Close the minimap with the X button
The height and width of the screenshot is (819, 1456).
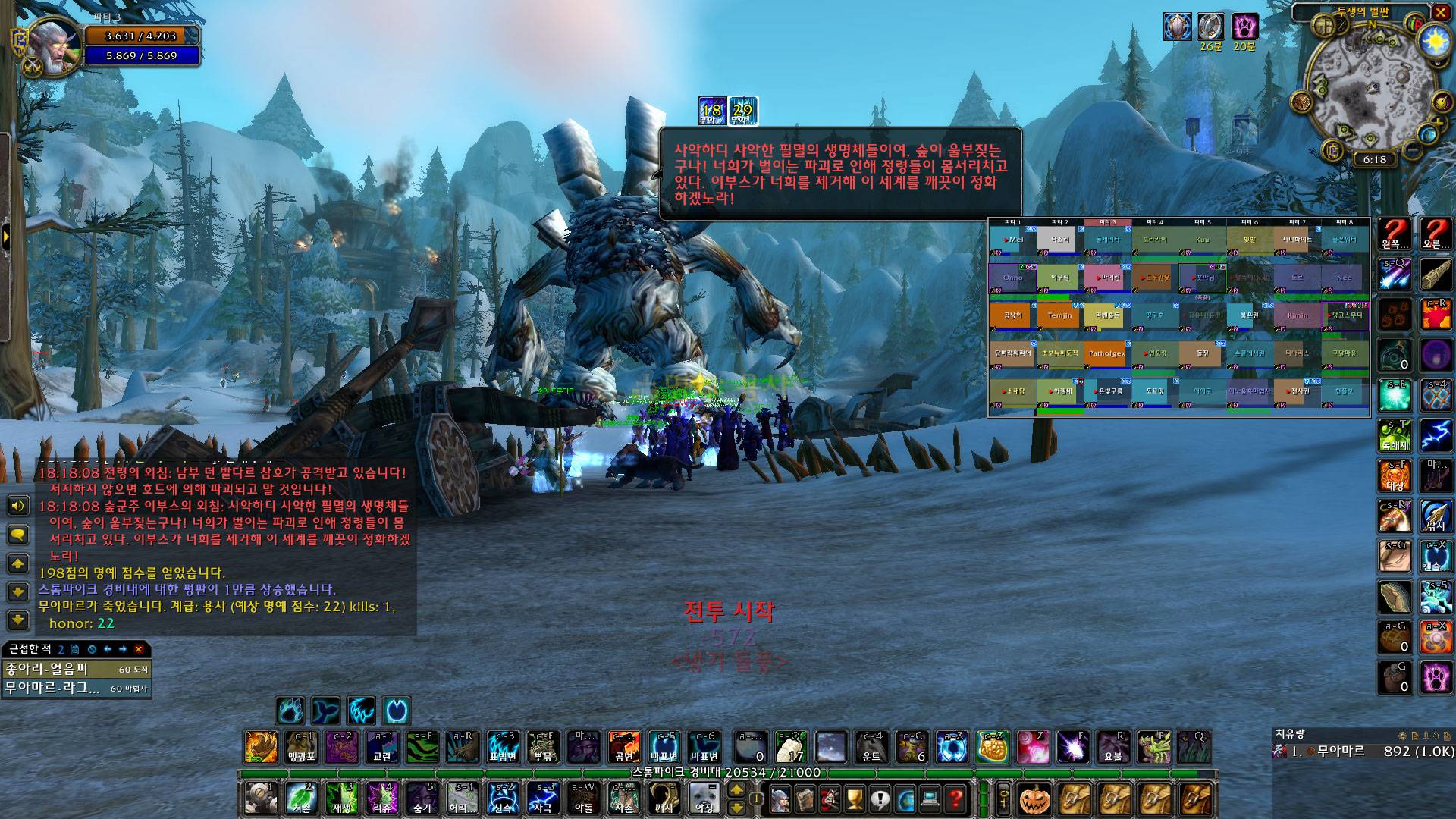[1441, 12]
